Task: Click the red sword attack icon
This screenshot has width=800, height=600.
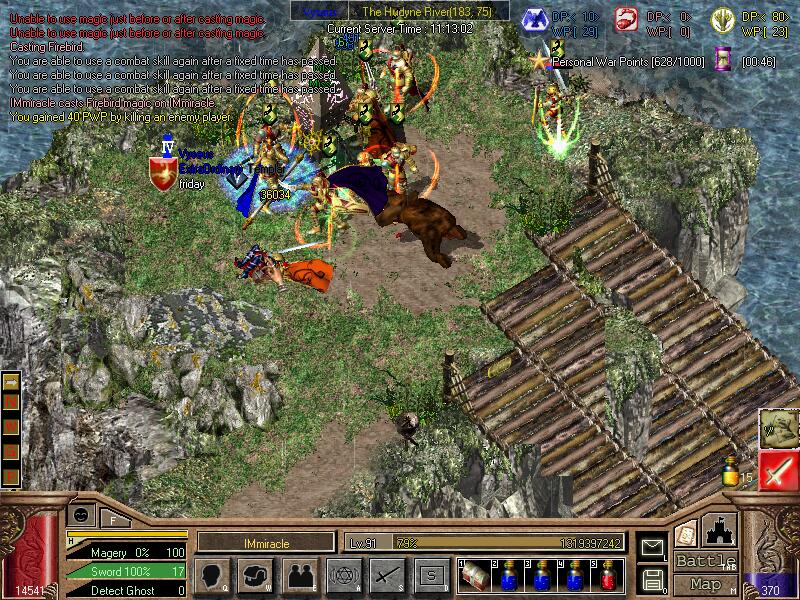Action: click(x=778, y=470)
